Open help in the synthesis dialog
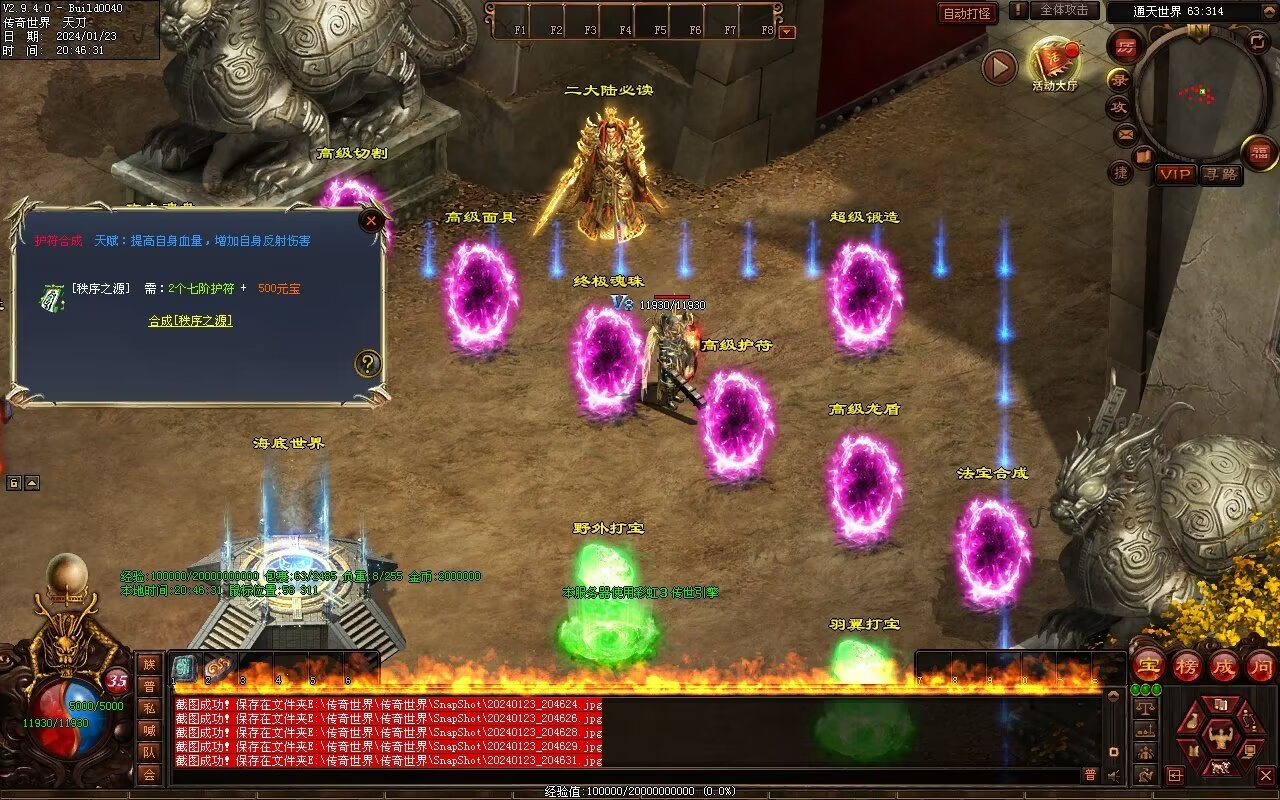The width and height of the screenshot is (1280, 800). pos(368,363)
